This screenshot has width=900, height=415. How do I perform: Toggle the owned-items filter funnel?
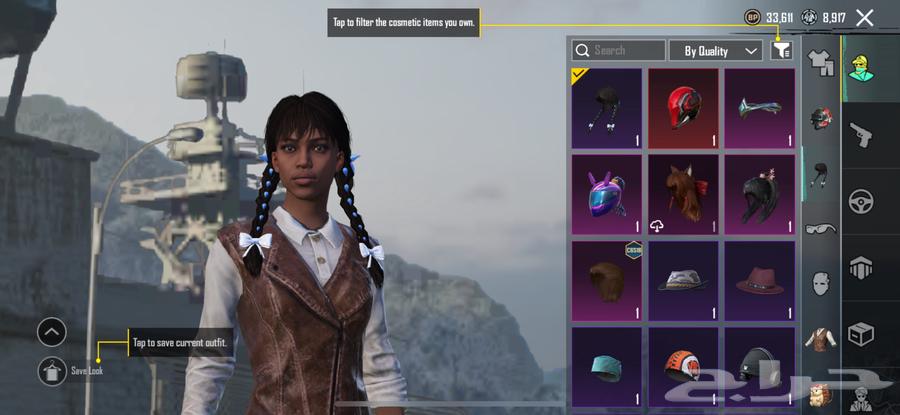(781, 50)
